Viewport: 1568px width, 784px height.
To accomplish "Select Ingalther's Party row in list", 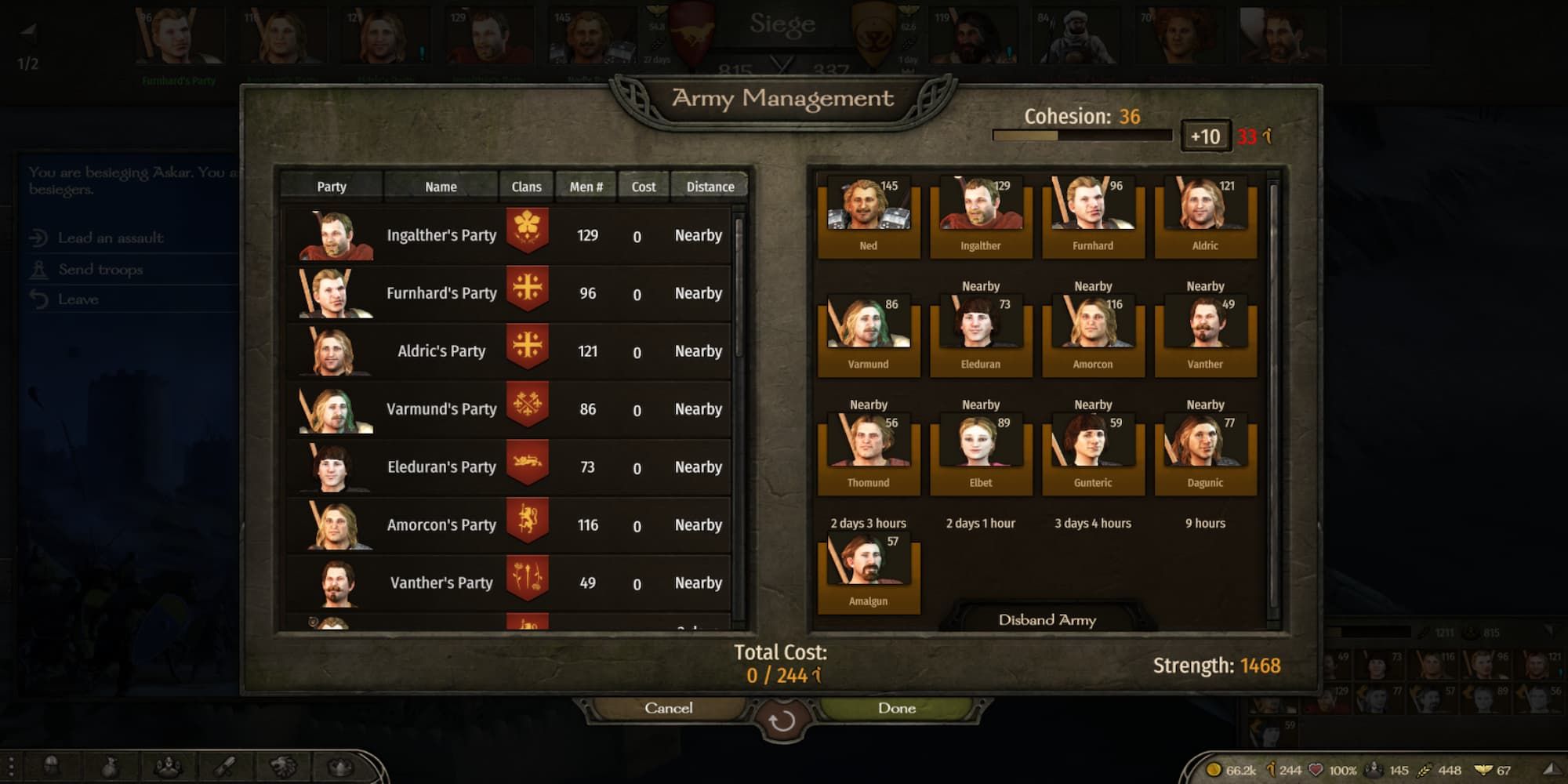I will tap(510, 235).
